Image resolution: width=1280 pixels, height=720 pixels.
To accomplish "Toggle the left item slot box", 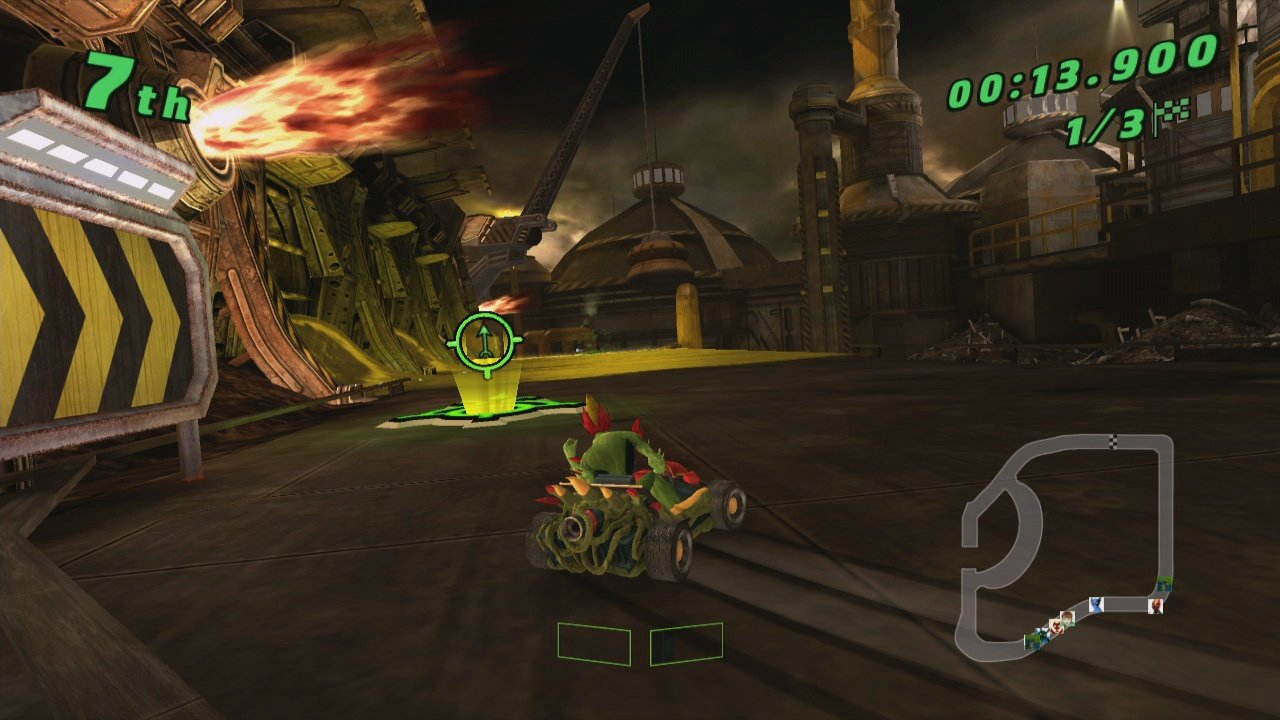I will 594,644.
